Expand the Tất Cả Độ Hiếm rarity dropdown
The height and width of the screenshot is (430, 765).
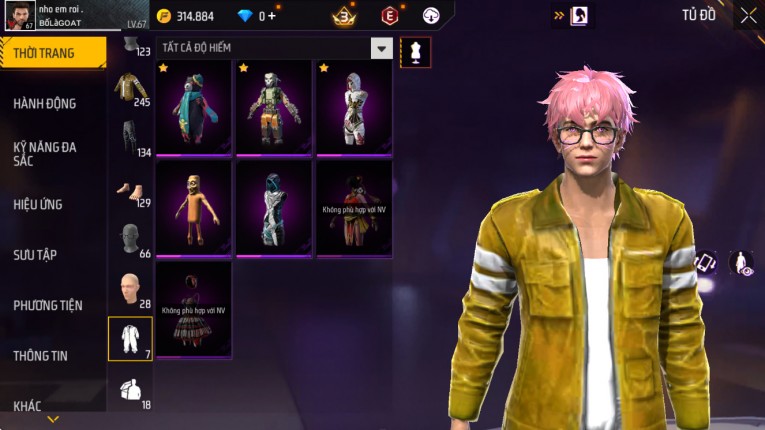click(381, 48)
